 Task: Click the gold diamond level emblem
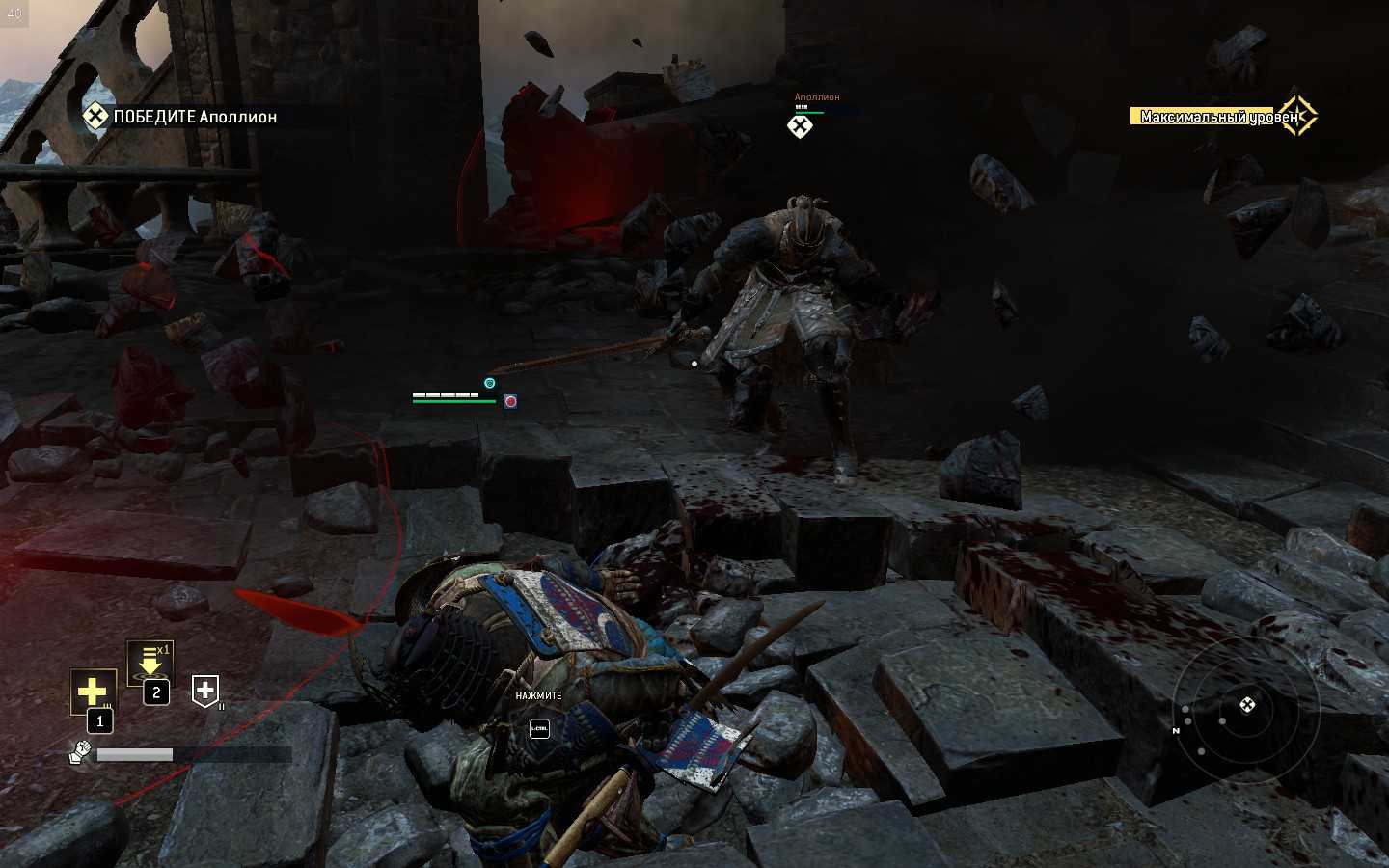(1297, 116)
